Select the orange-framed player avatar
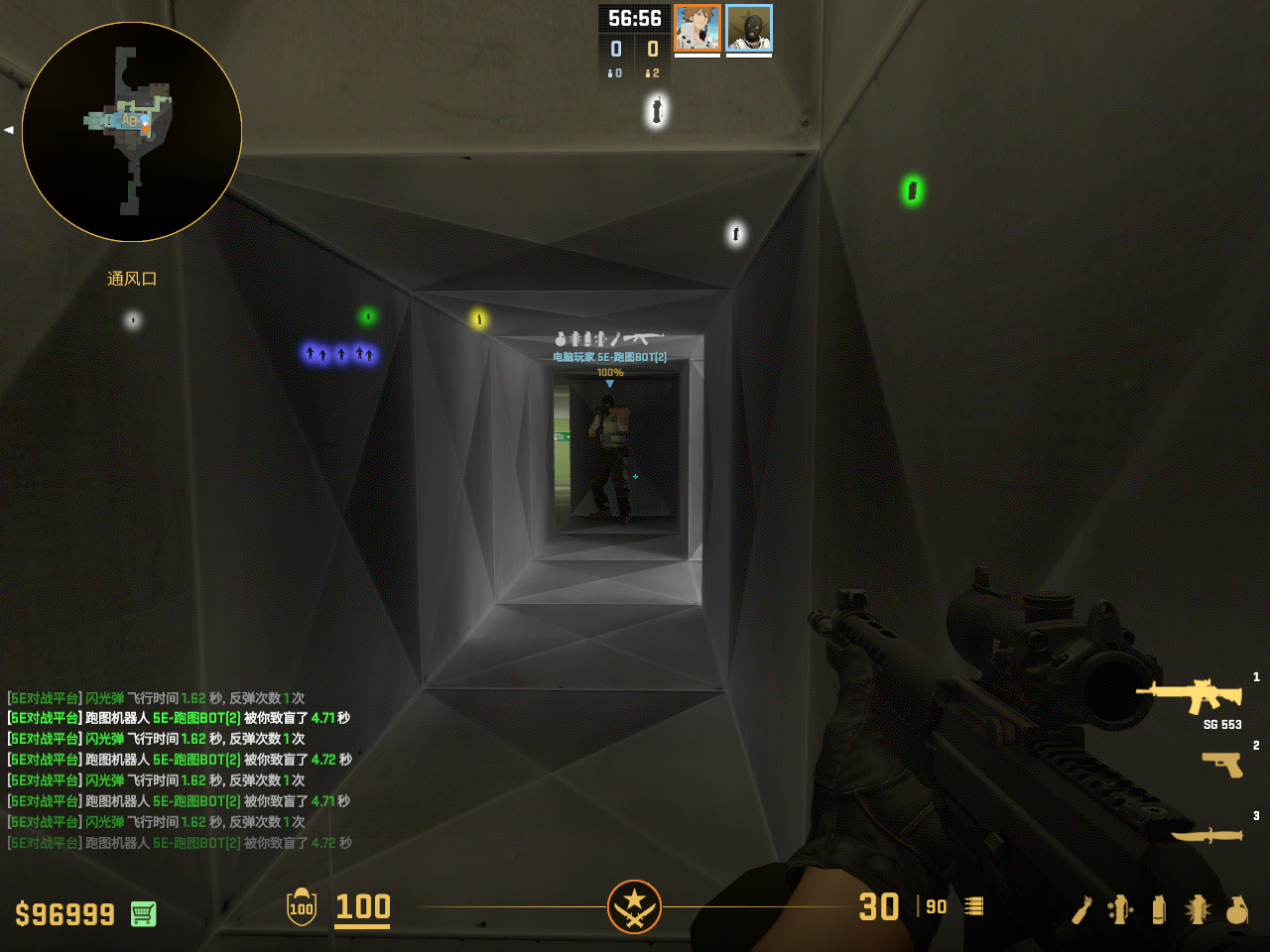The image size is (1270, 952). (x=697, y=28)
